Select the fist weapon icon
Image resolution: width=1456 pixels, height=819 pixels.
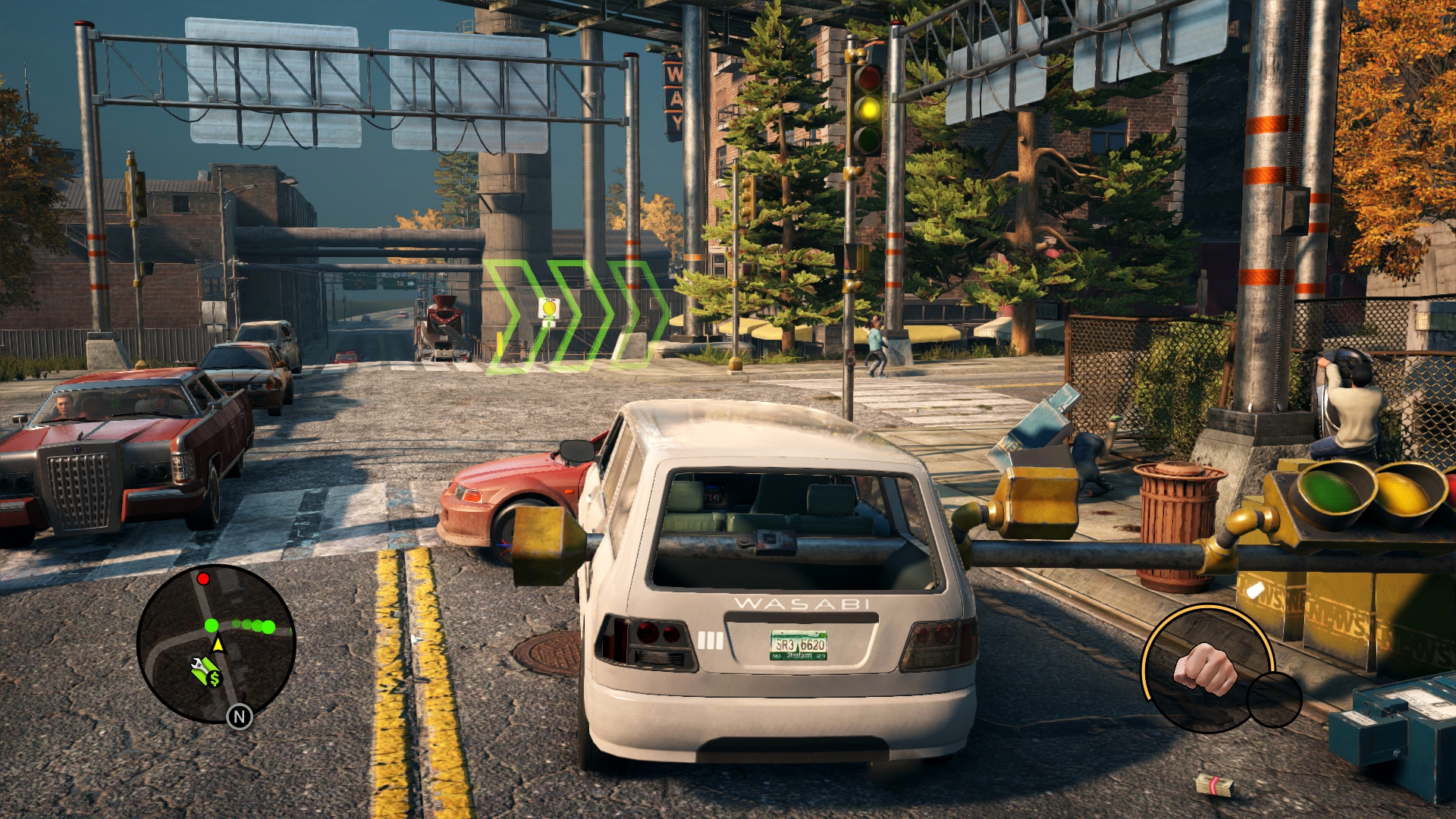click(x=1204, y=668)
